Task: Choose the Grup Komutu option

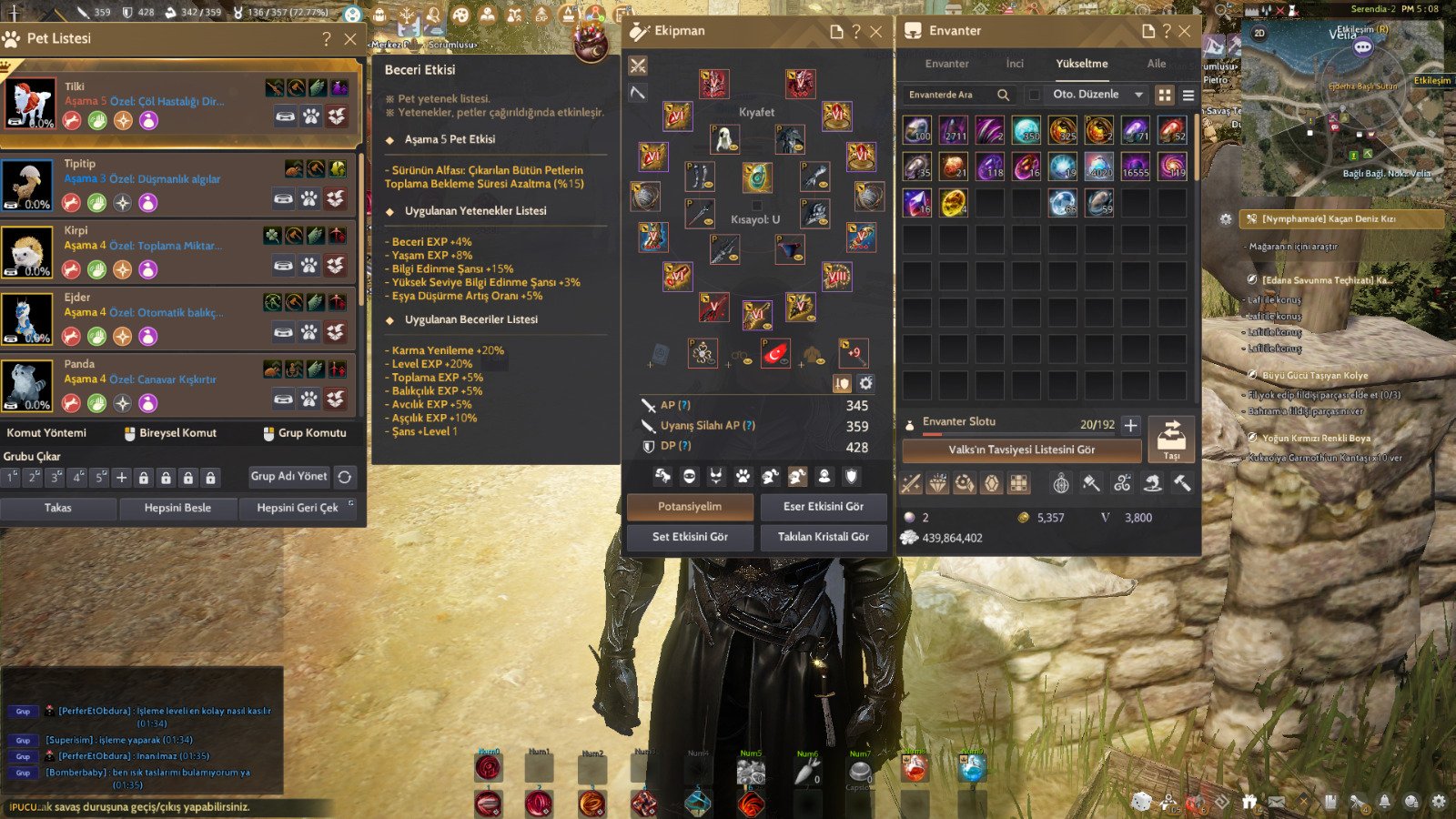Action: coord(305,433)
